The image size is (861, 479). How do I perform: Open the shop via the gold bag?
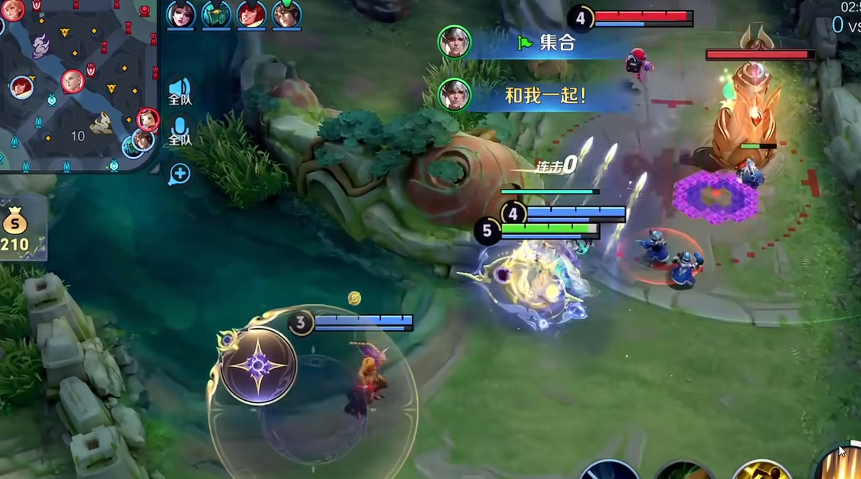point(16,226)
